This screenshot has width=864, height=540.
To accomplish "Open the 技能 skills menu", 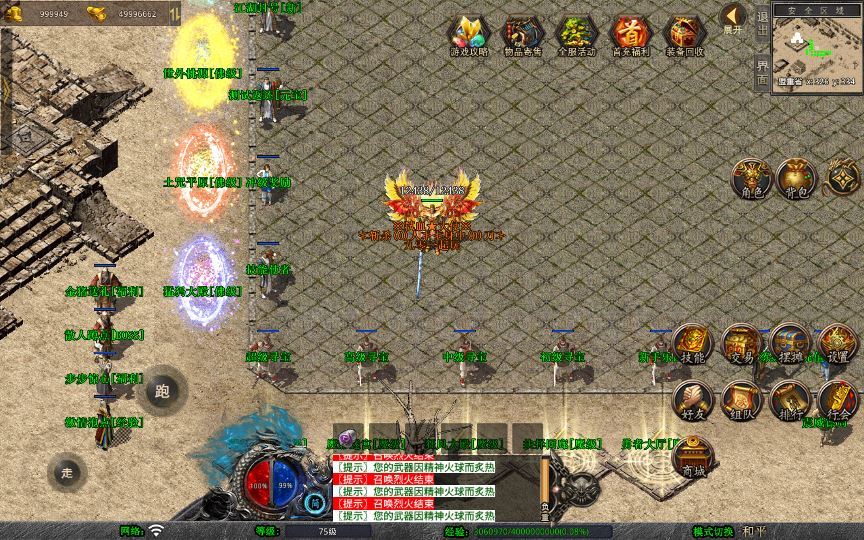I will 692,345.
